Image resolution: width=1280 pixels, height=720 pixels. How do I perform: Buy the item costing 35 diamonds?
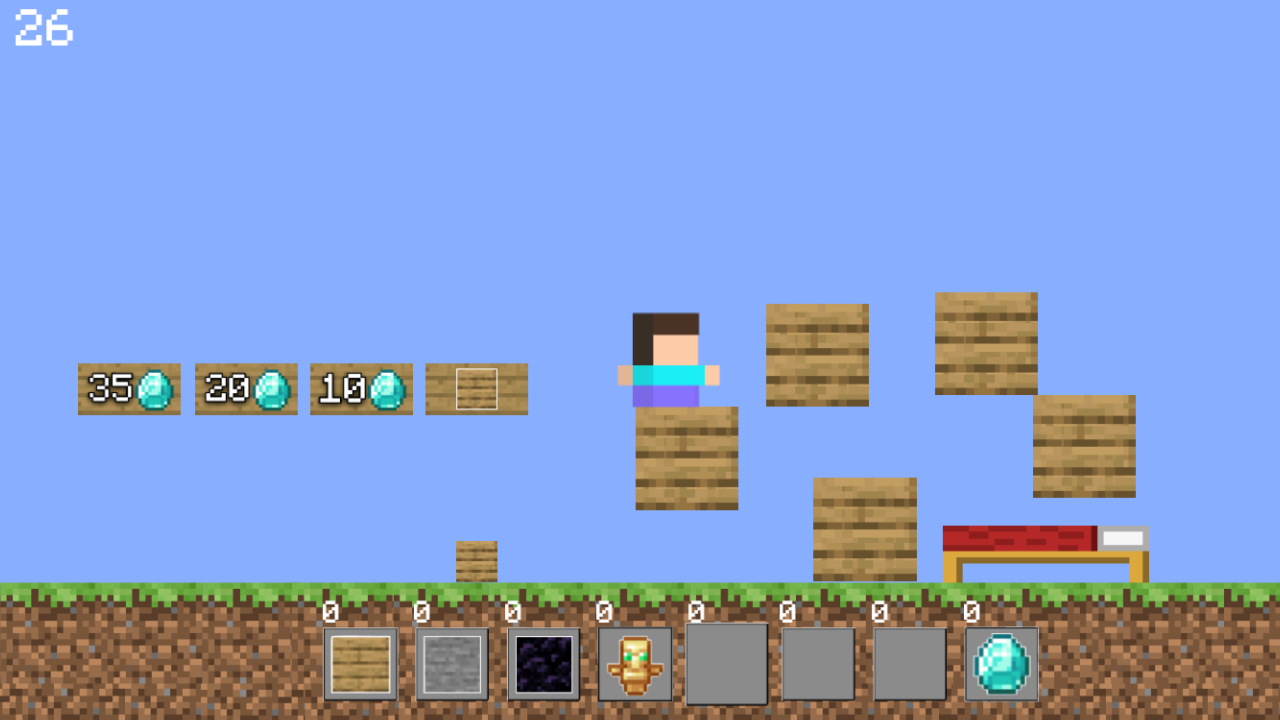pos(129,389)
